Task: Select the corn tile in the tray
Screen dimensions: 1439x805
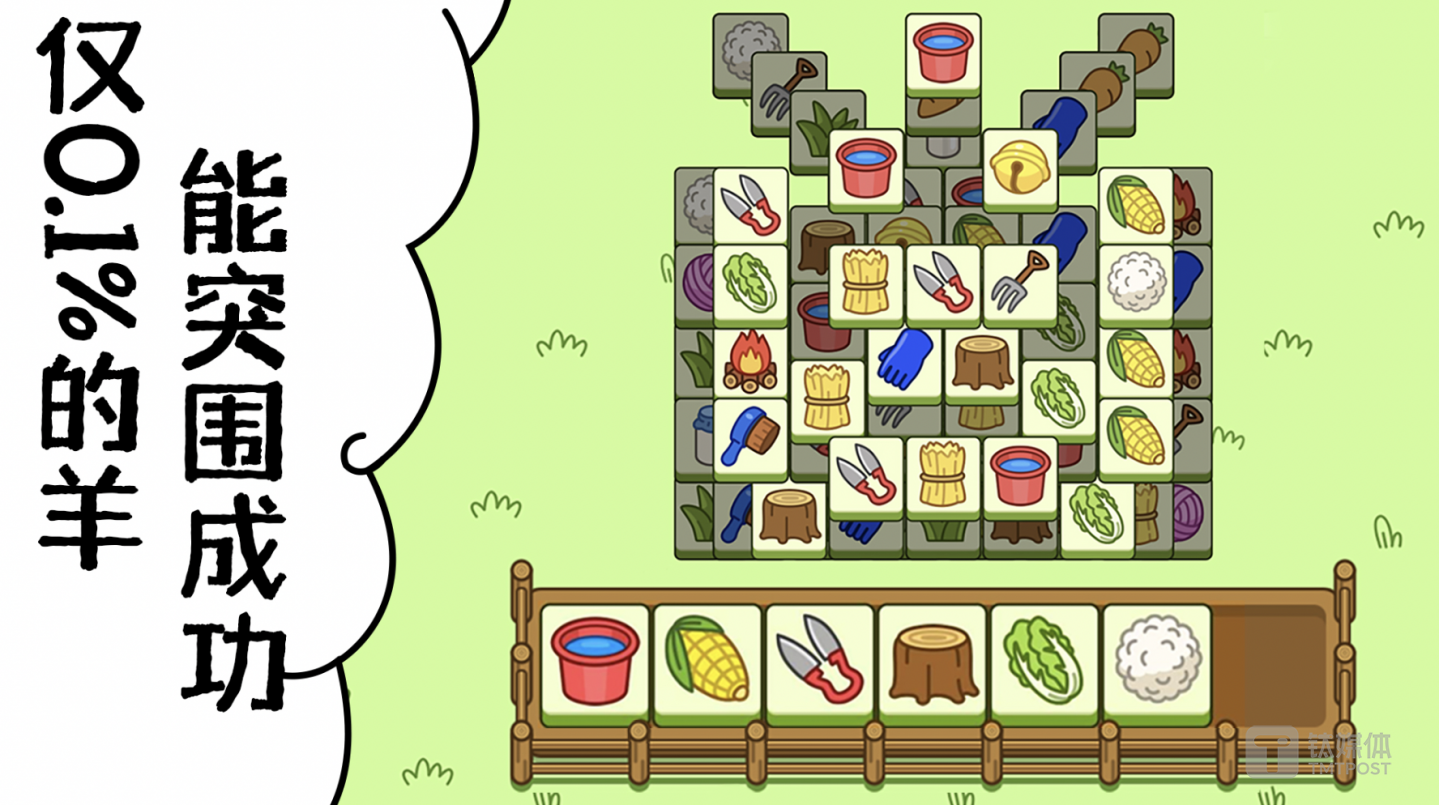Action: [708, 660]
